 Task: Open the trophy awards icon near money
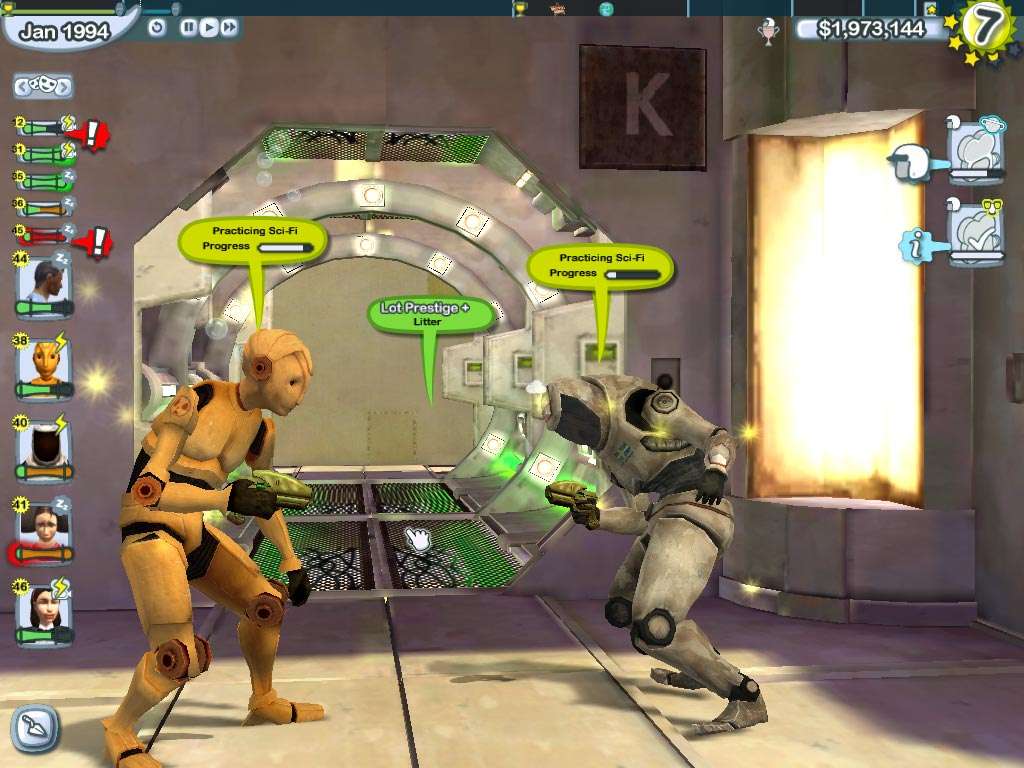point(769,31)
